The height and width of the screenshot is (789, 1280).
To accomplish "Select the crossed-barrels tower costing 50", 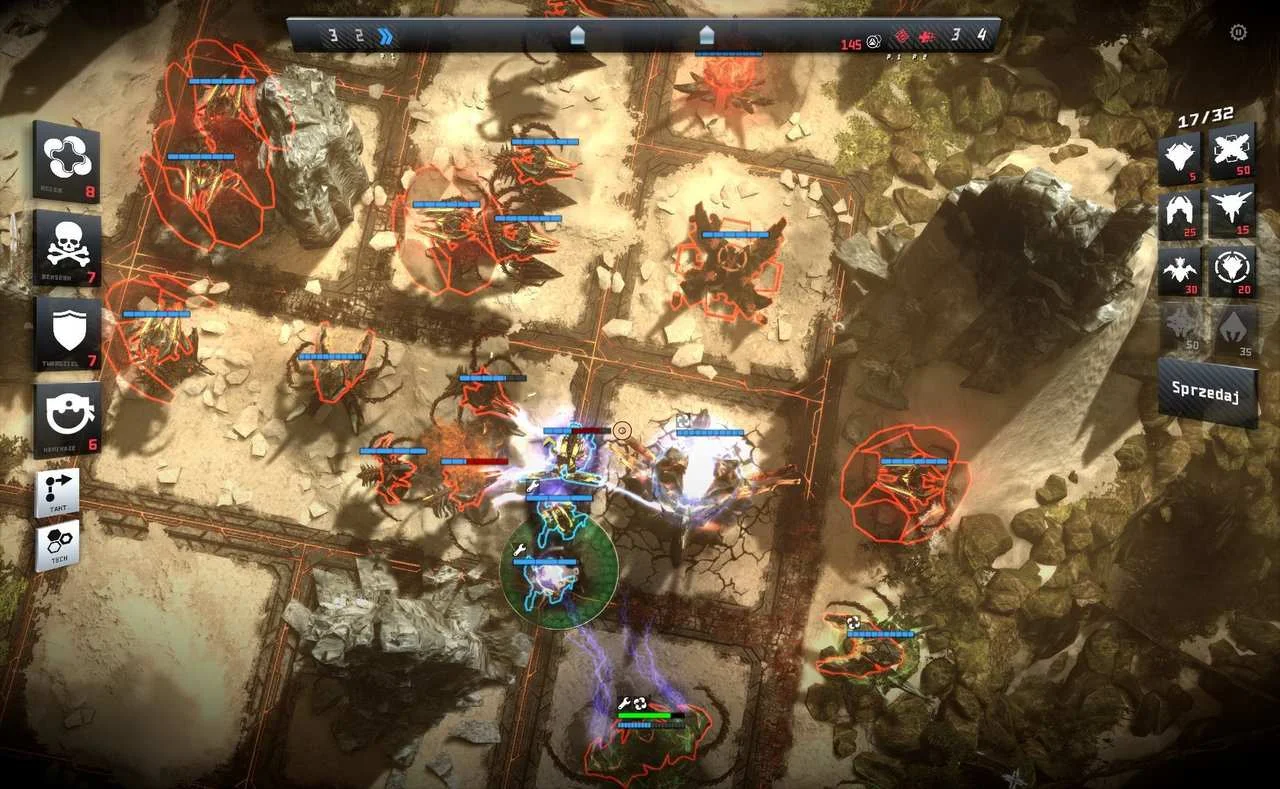I will pyautogui.click(x=1232, y=152).
